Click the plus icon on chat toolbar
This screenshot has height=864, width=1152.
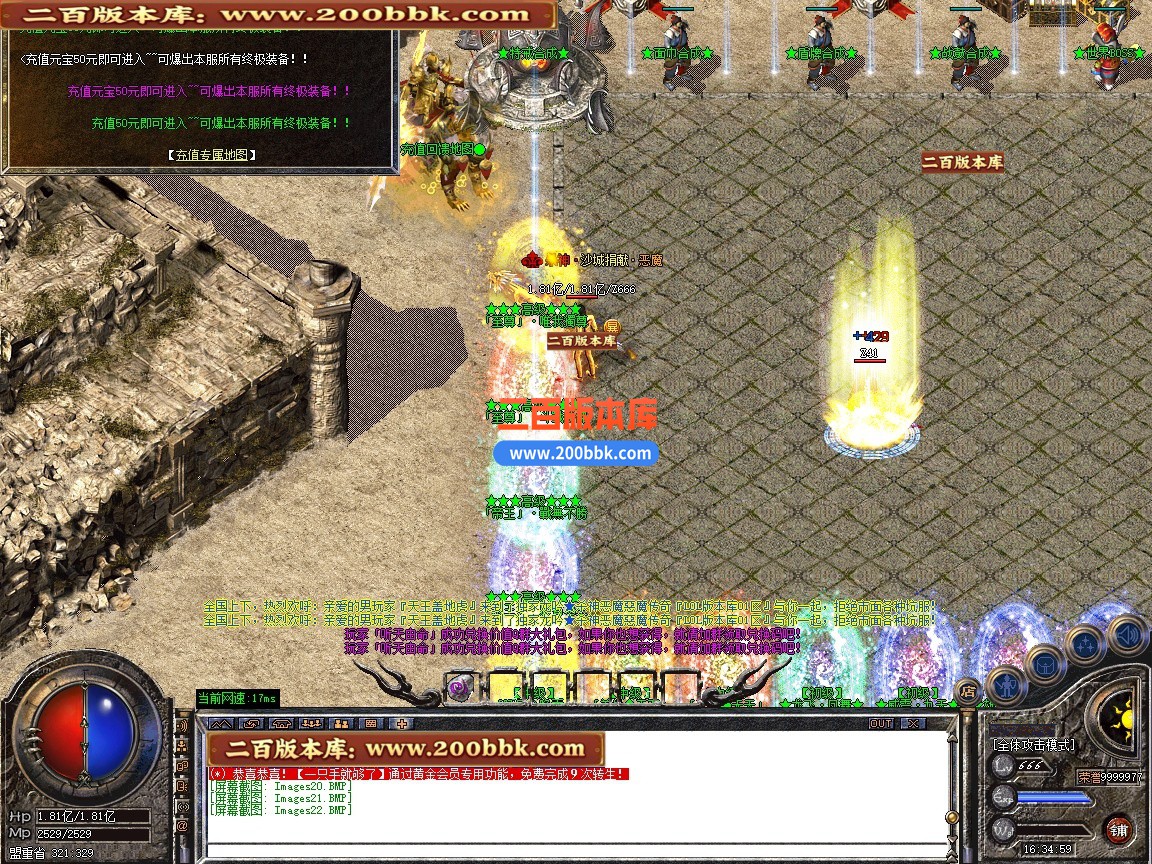[402, 723]
